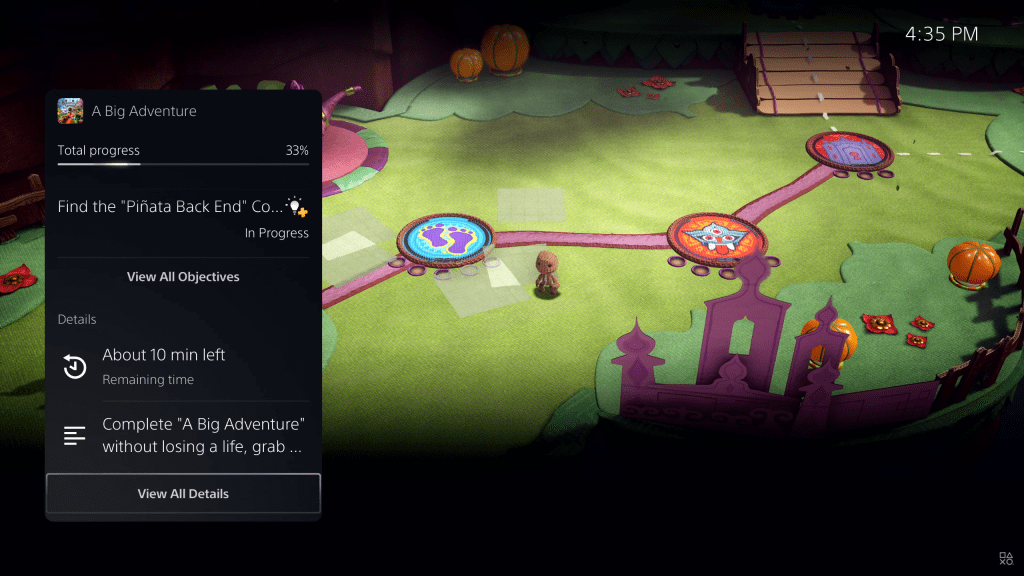The height and width of the screenshot is (576, 1024).
Task: Click the objective hint lightbulb icon
Action: point(296,207)
